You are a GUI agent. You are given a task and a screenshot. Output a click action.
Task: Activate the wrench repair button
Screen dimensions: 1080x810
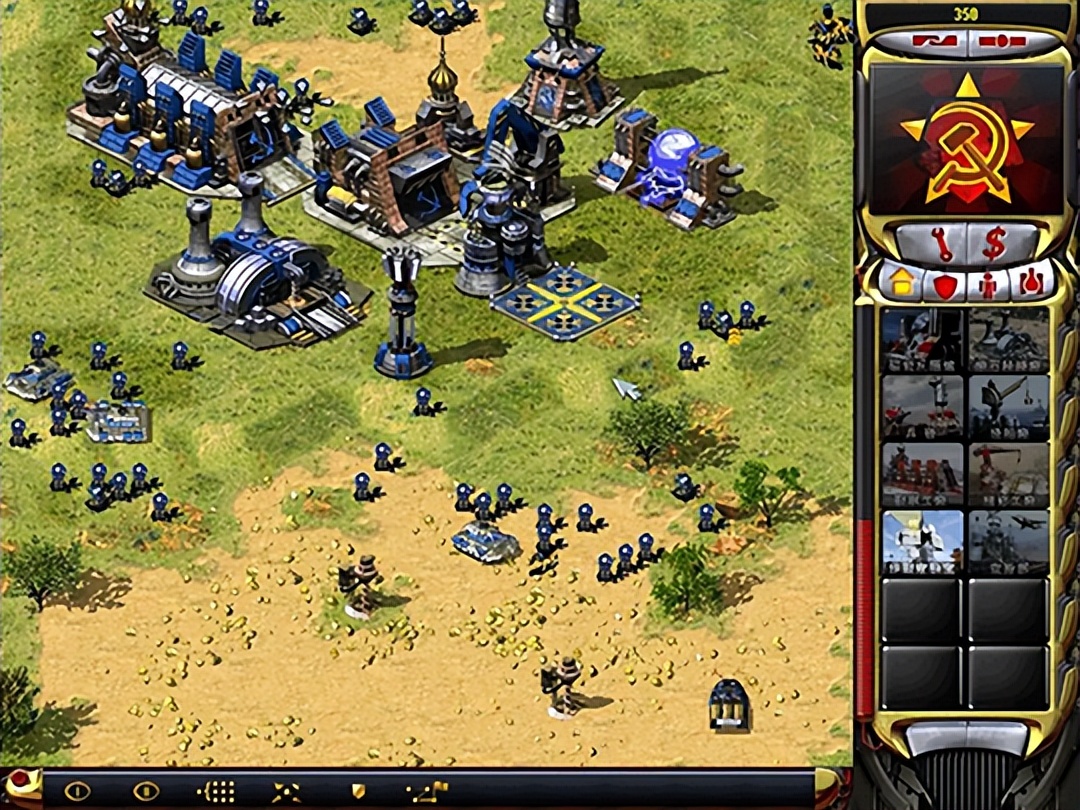(x=929, y=242)
